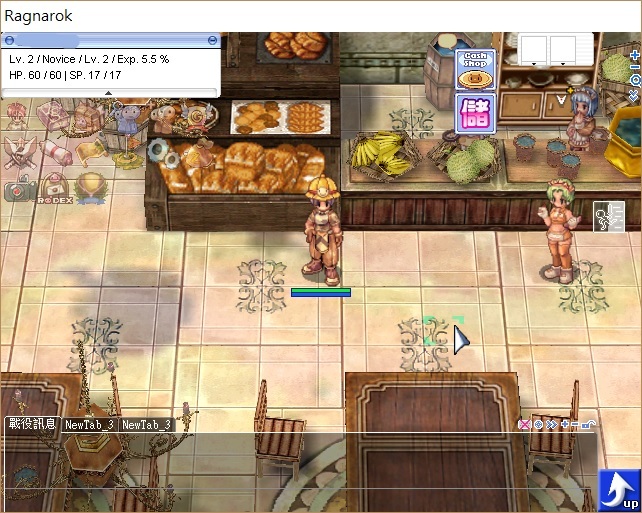Expand the basic info window arrow
Image resolution: width=642 pixels, height=513 pixels.
[109, 93]
